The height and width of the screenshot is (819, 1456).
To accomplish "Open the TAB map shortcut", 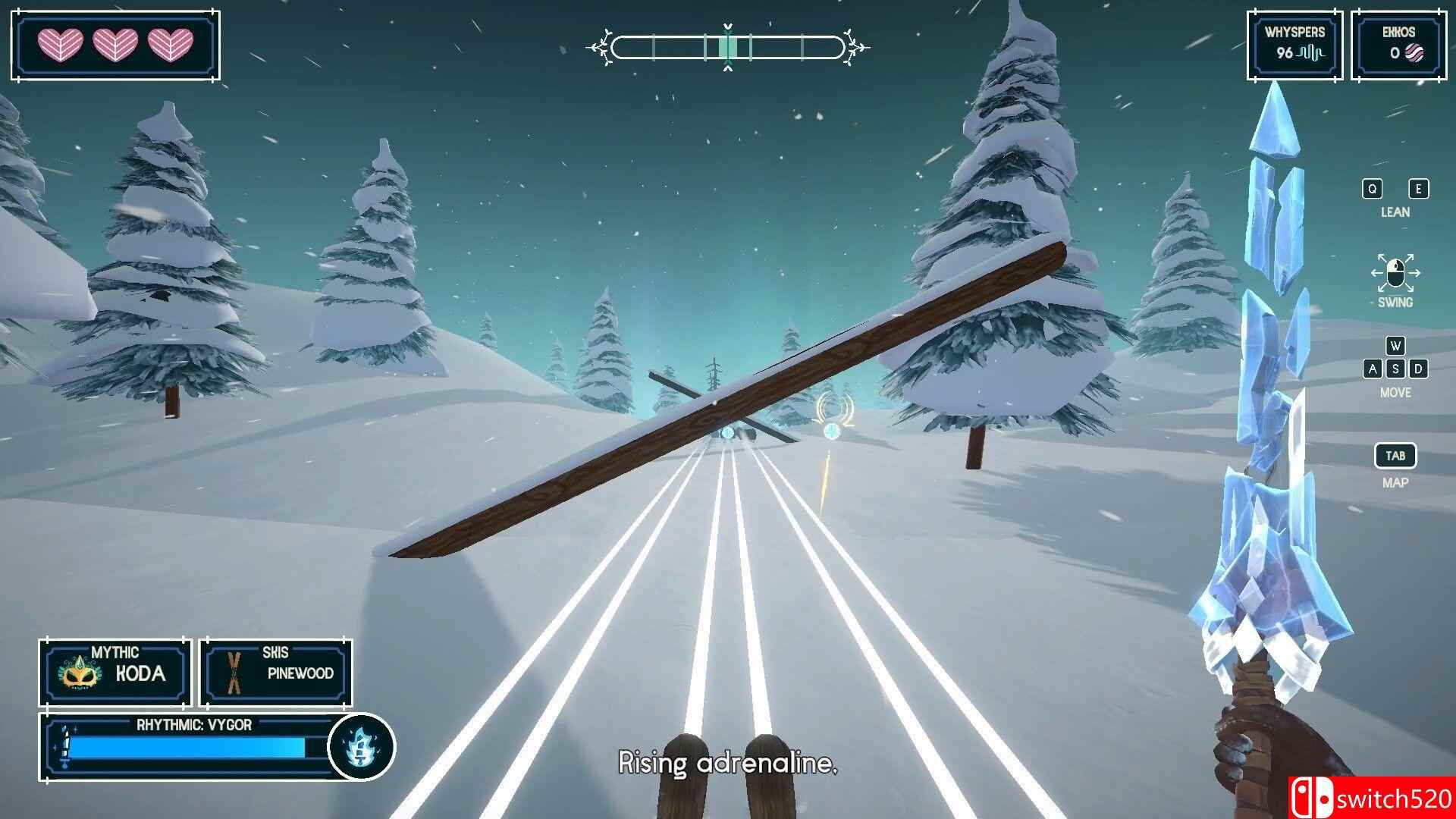I will coord(1397,455).
